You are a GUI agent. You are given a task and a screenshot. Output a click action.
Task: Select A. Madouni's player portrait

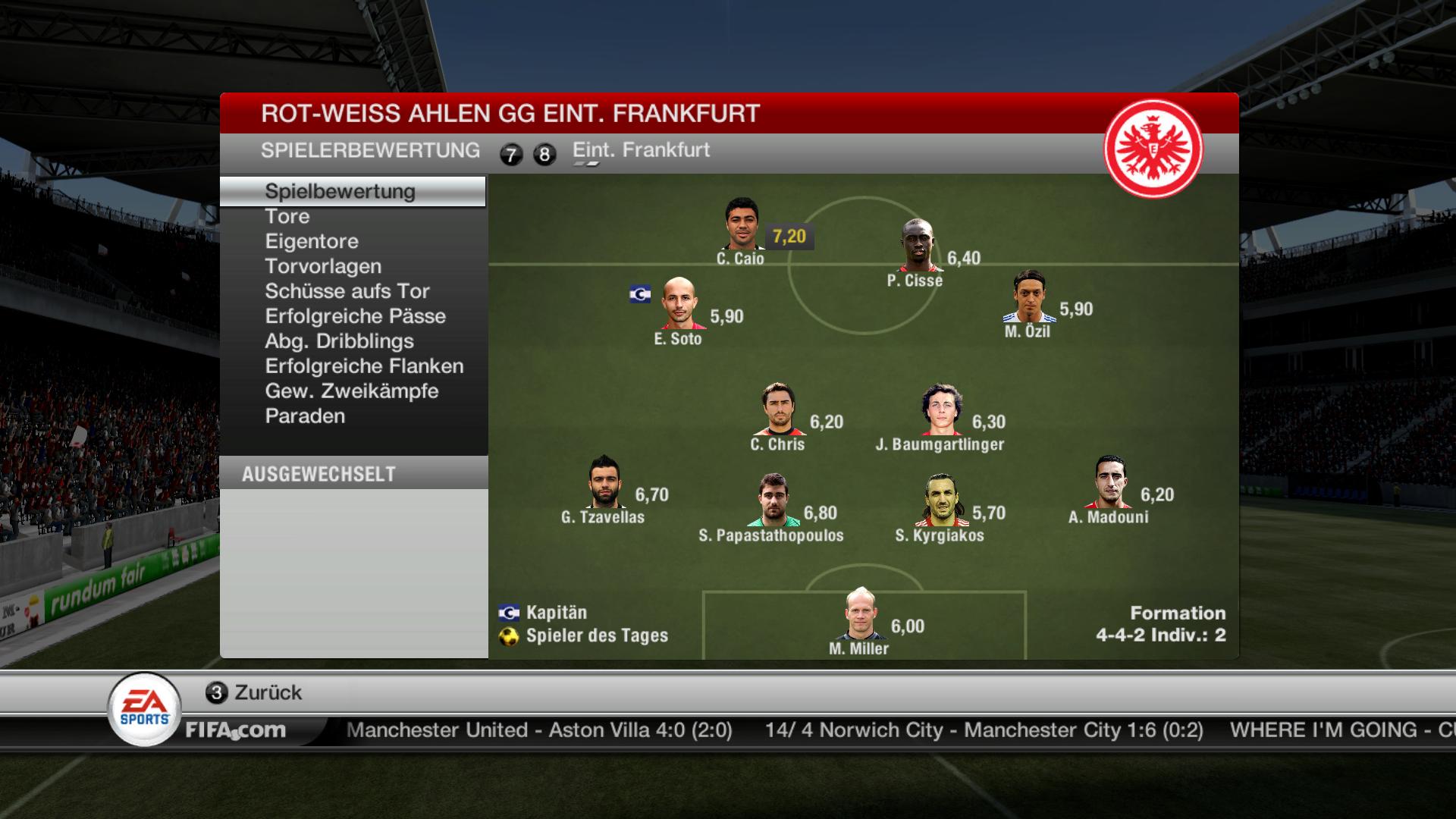pyautogui.click(x=1110, y=482)
